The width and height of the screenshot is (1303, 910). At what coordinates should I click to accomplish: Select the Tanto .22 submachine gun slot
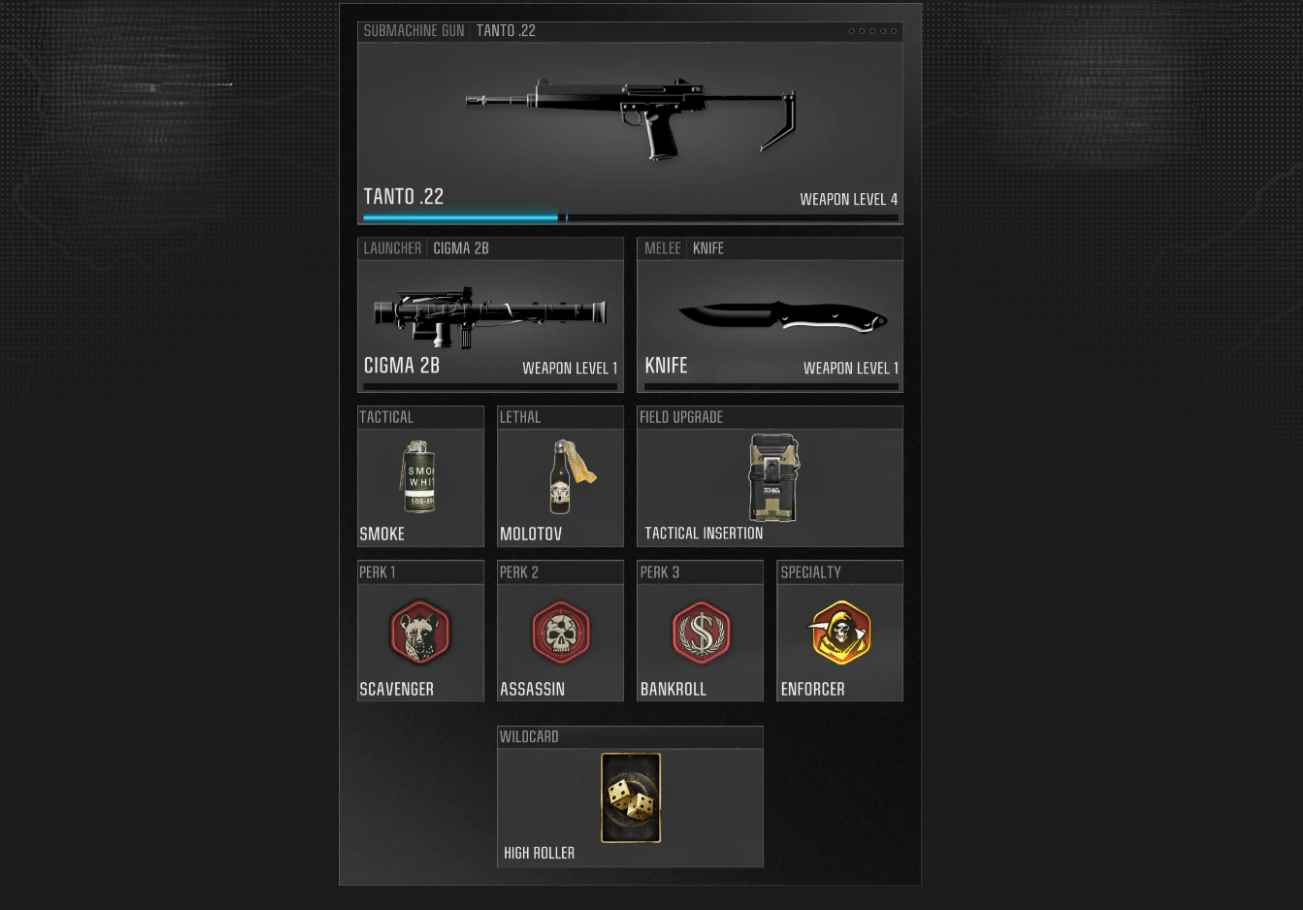click(x=630, y=123)
